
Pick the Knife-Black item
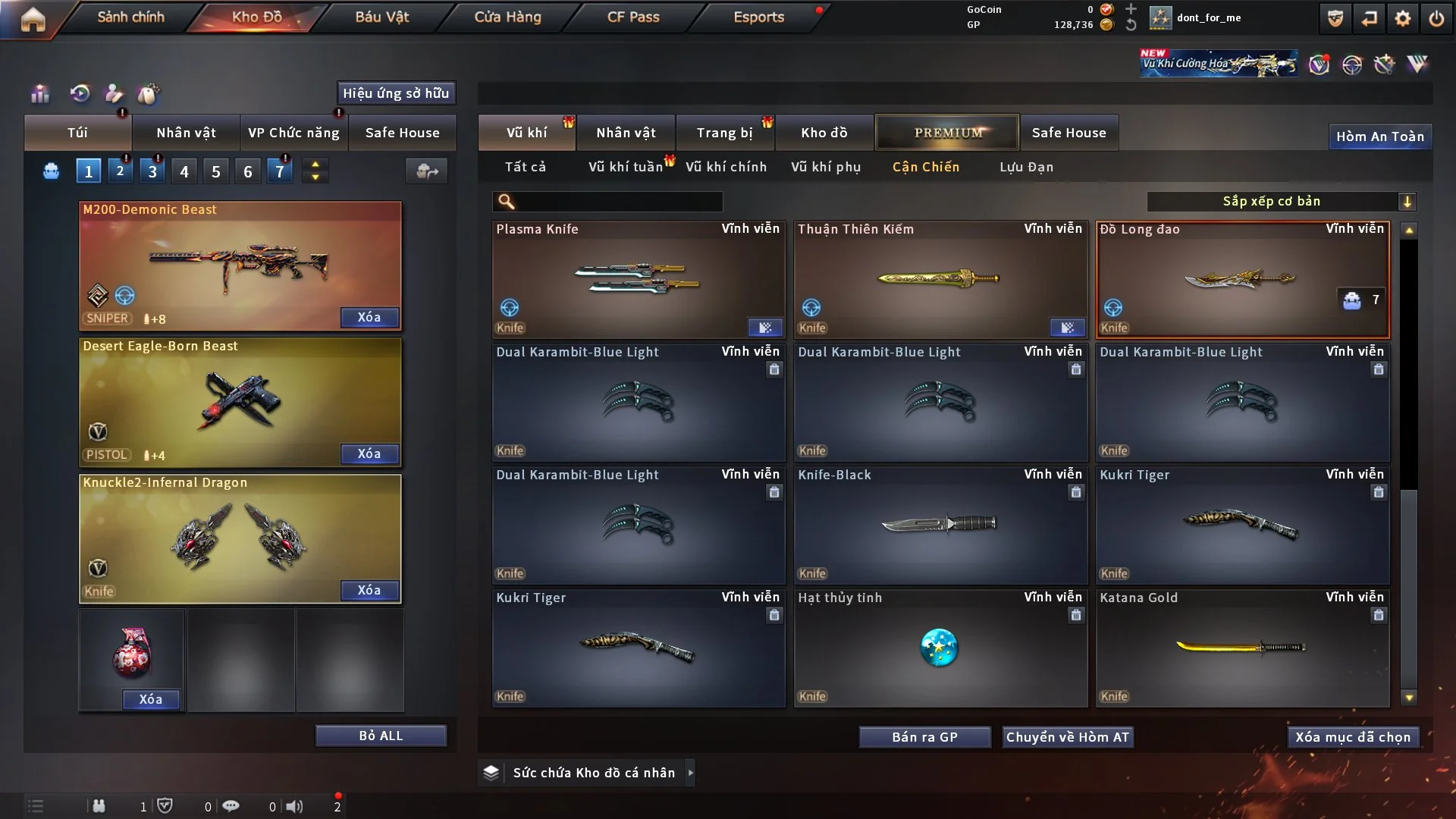pyautogui.click(x=940, y=525)
